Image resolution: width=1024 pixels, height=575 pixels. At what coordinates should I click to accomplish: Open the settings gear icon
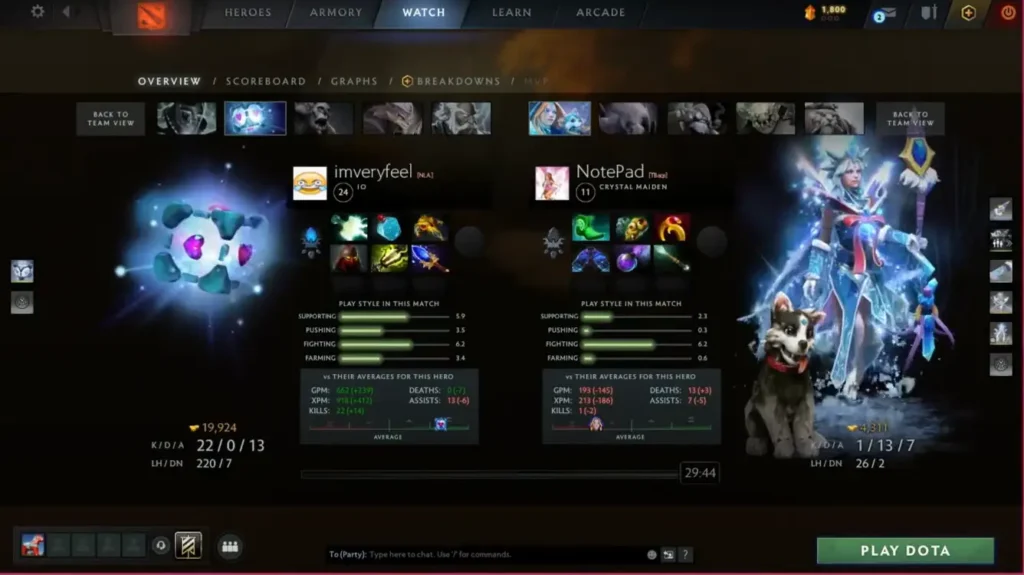coord(38,12)
